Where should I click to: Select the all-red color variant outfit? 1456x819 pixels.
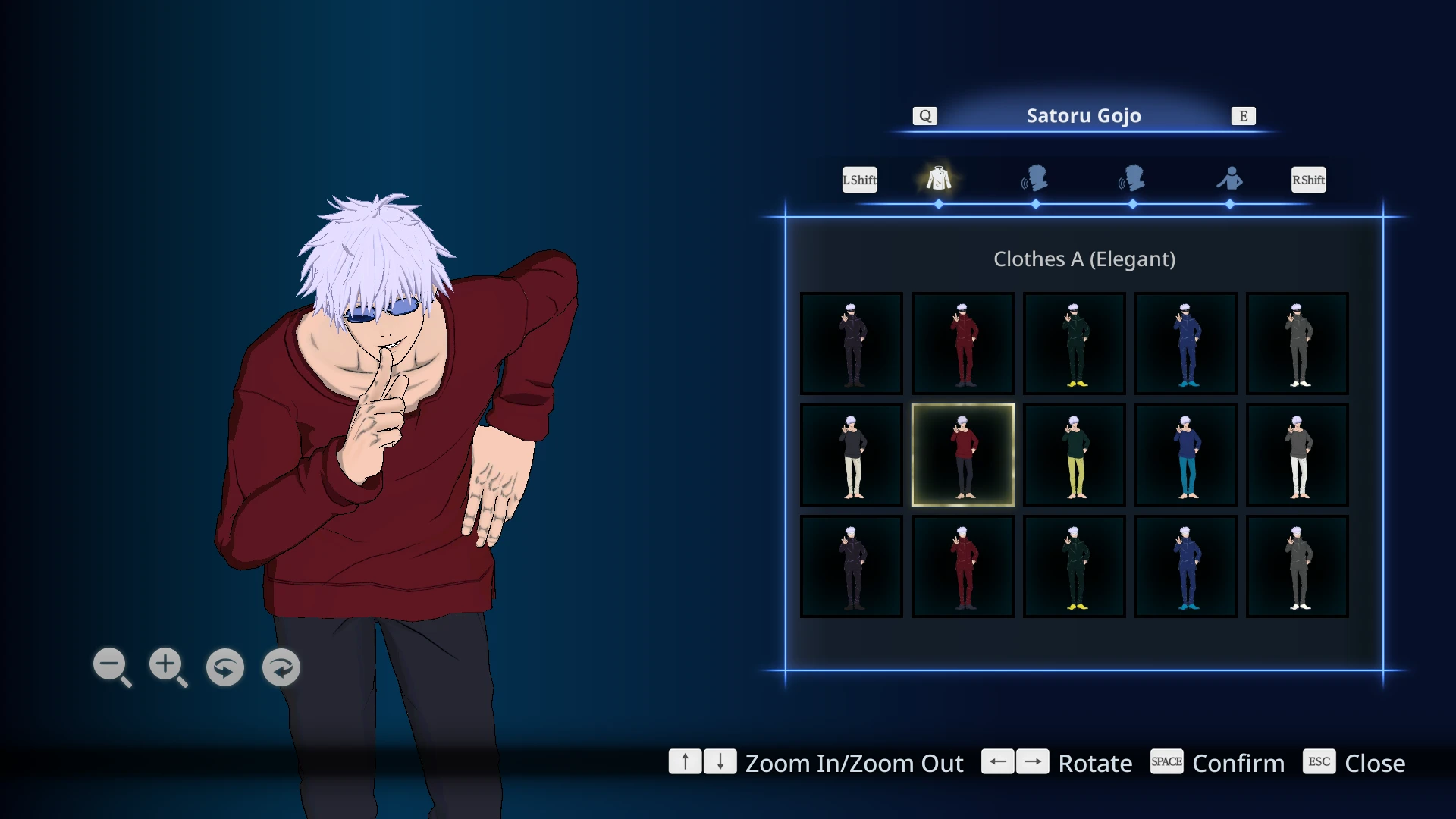point(962,343)
